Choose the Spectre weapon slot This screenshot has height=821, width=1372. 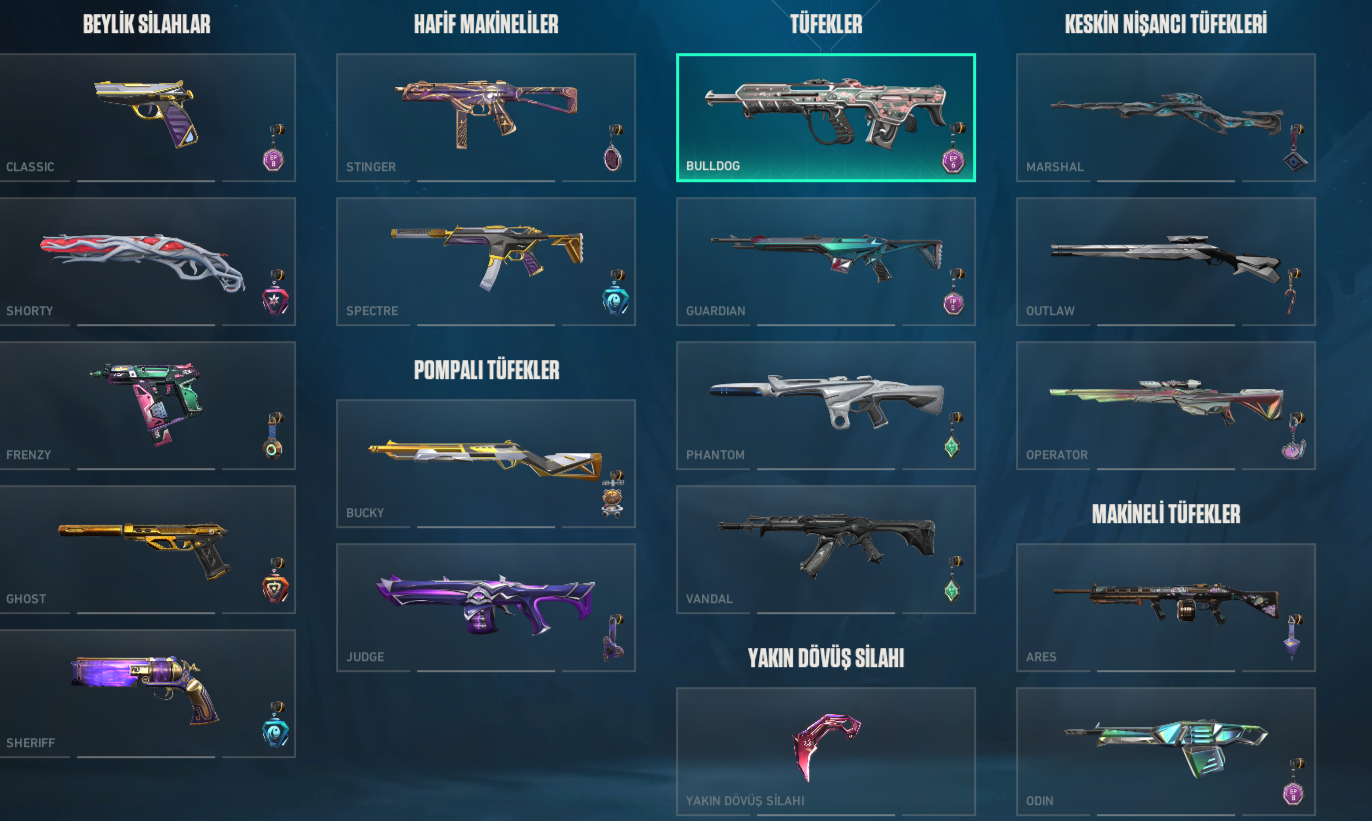coord(486,260)
